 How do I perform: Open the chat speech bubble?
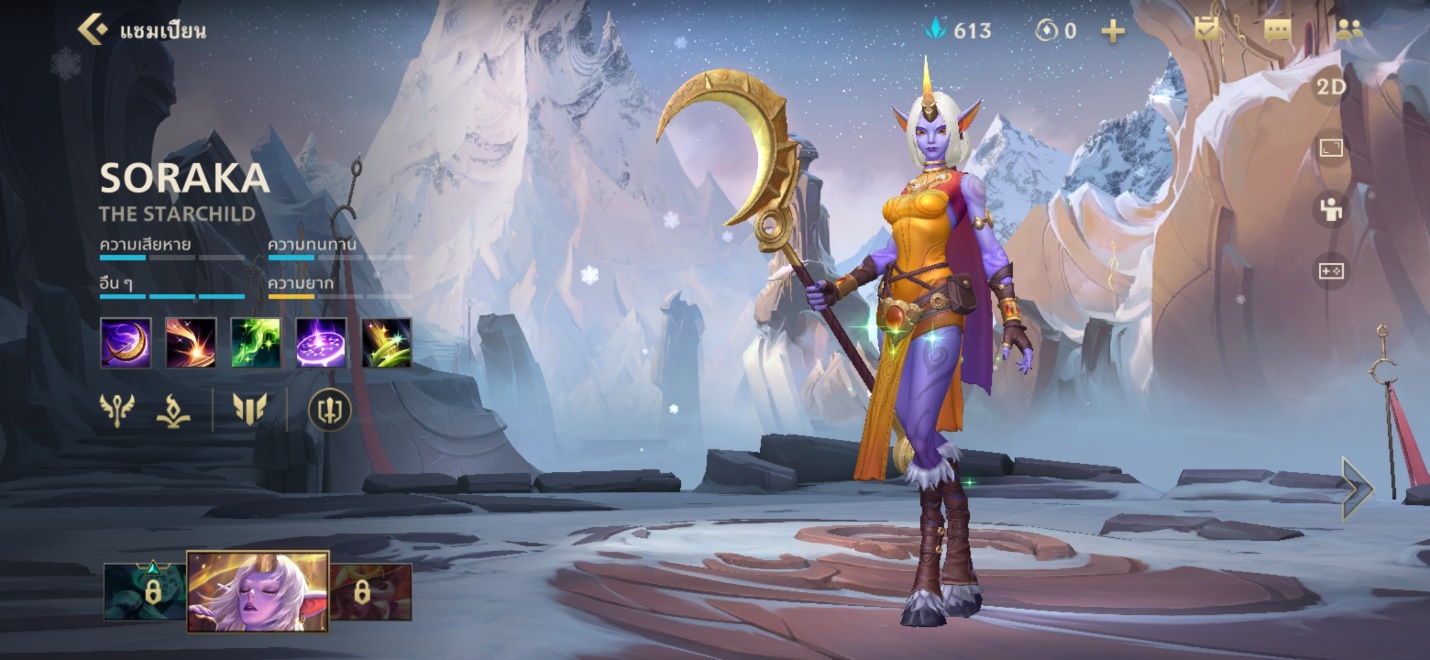click(x=1277, y=30)
